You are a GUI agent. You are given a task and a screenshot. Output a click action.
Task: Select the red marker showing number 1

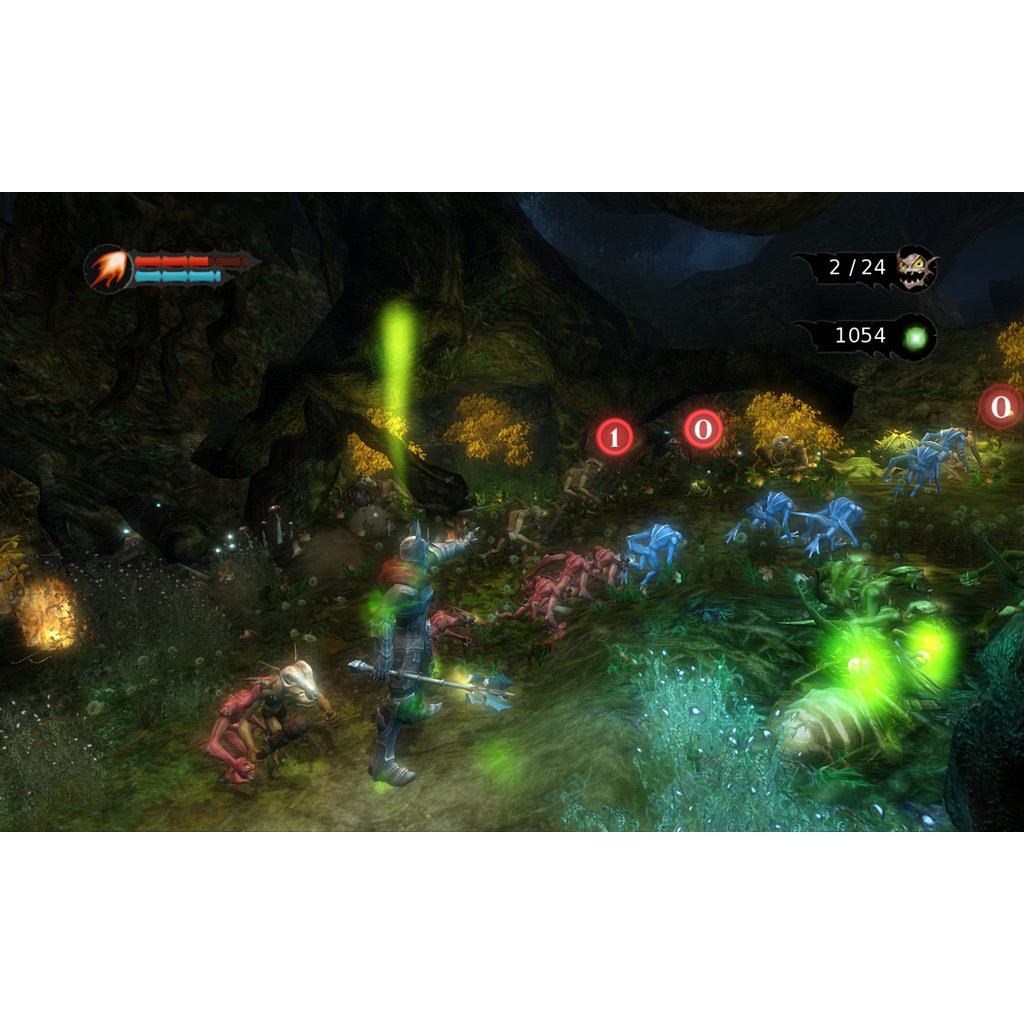(x=615, y=437)
